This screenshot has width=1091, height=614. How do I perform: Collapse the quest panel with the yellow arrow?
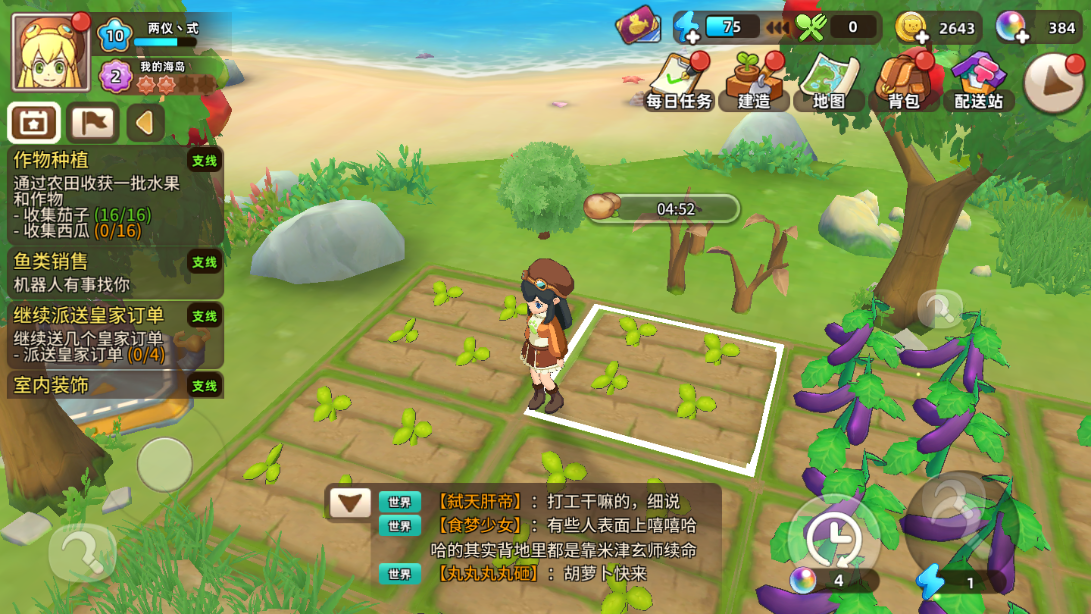[145, 123]
